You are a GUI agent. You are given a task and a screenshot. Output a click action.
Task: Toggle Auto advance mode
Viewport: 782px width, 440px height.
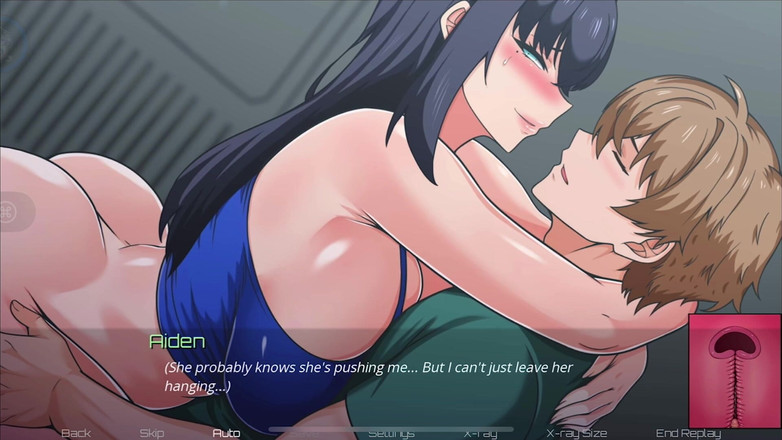pos(226,433)
